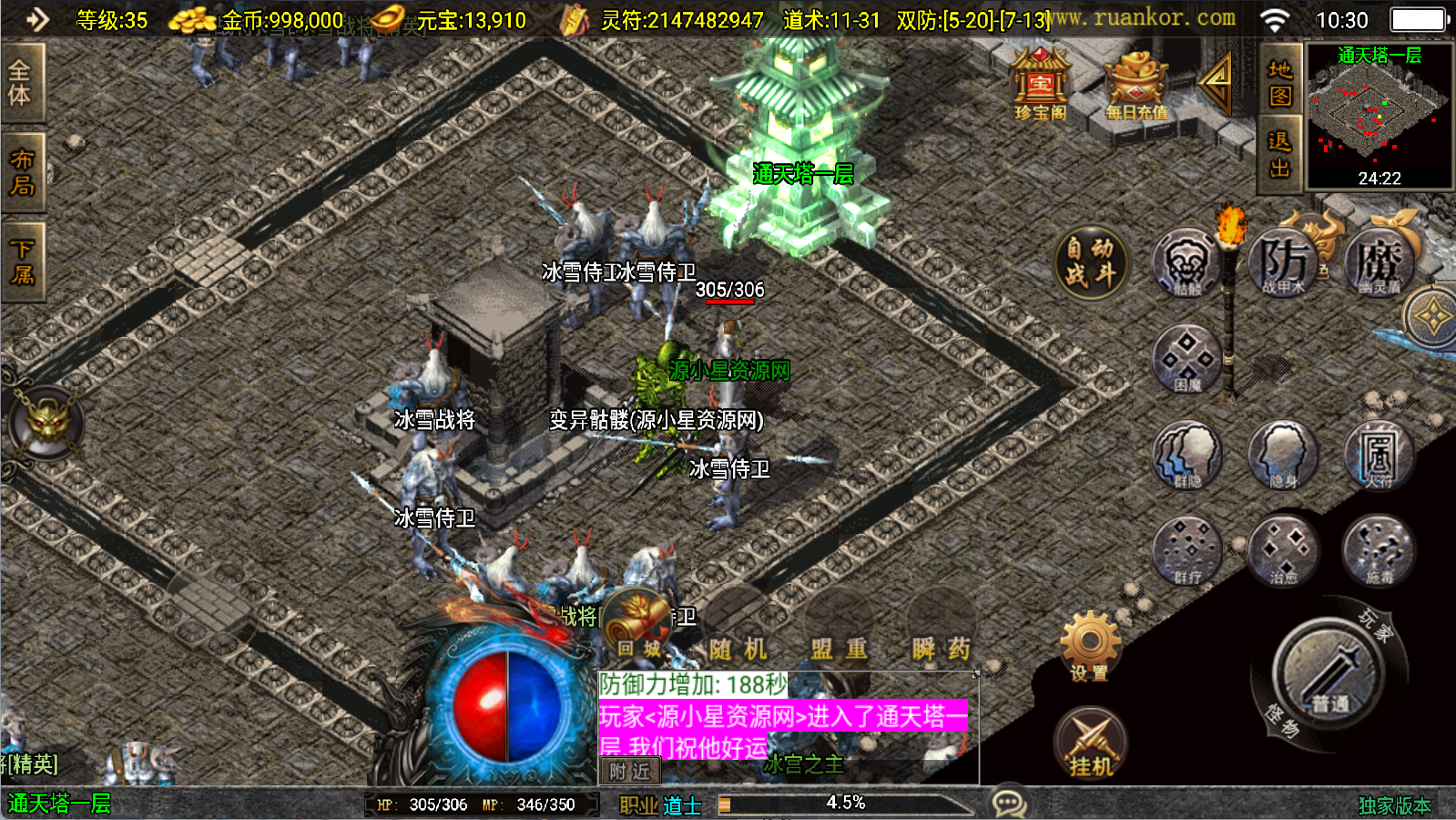
Task: Cast the 火符 fire talisman skill
Action: (1379, 455)
